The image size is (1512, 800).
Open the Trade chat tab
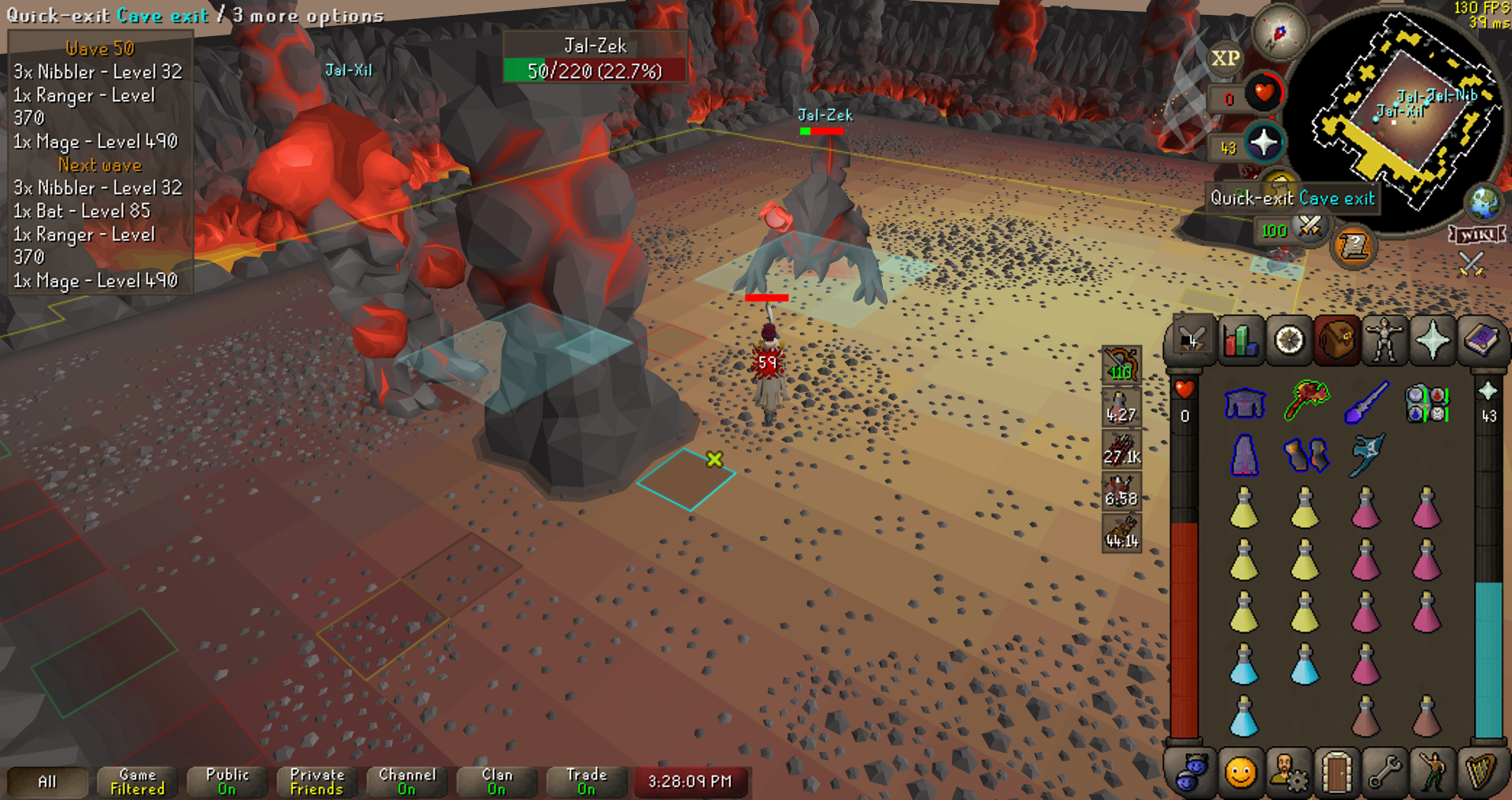[x=586, y=781]
